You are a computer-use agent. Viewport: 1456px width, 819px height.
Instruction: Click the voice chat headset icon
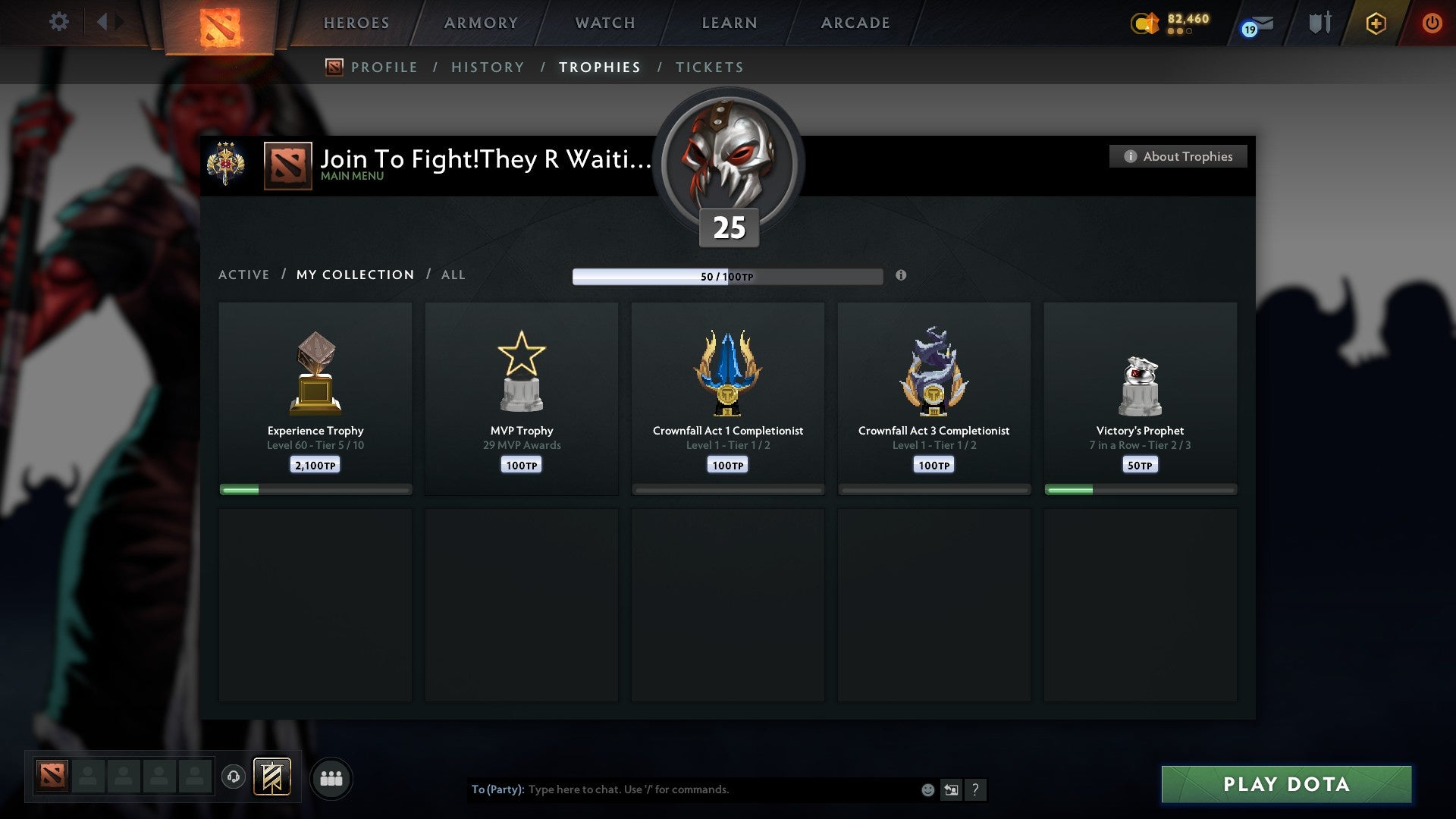(233, 777)
